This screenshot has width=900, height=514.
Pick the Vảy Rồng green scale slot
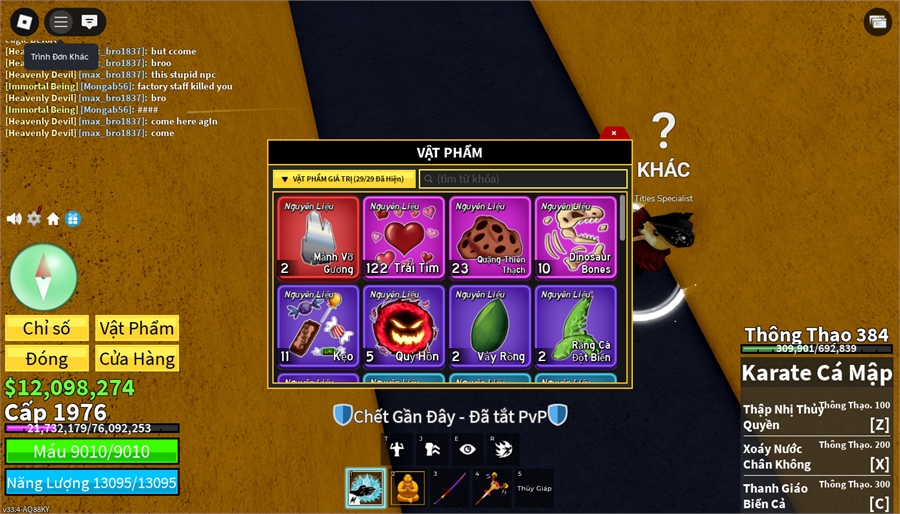490,325
